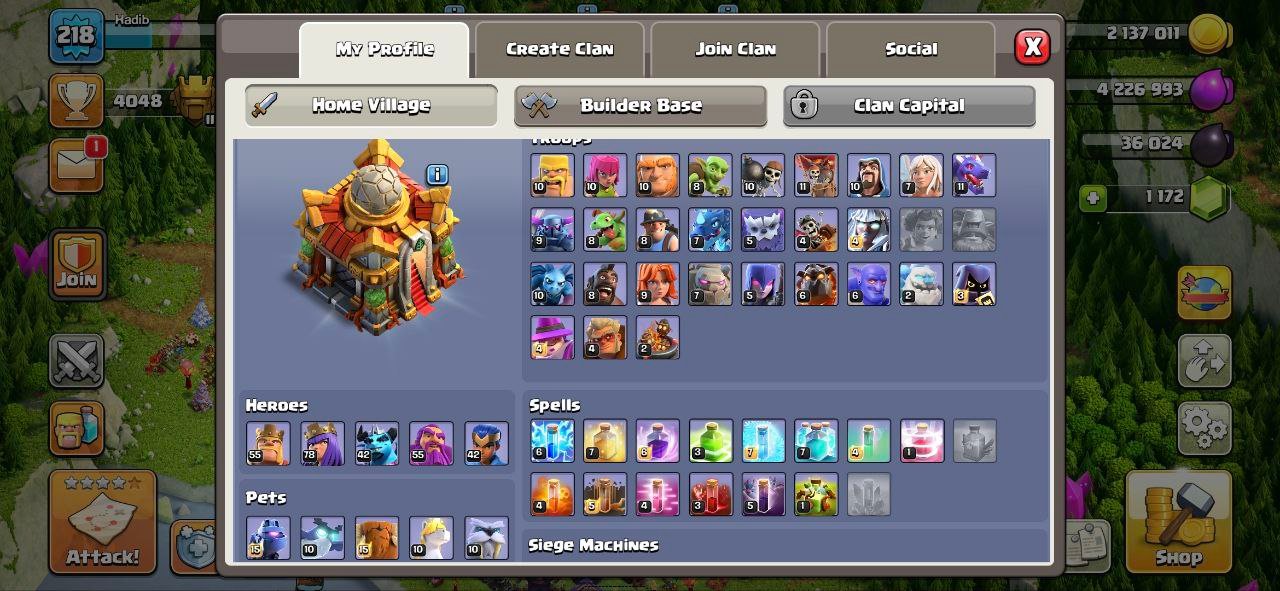Open the Join Clan tab

pyautogui.click(x=735, y=49)
